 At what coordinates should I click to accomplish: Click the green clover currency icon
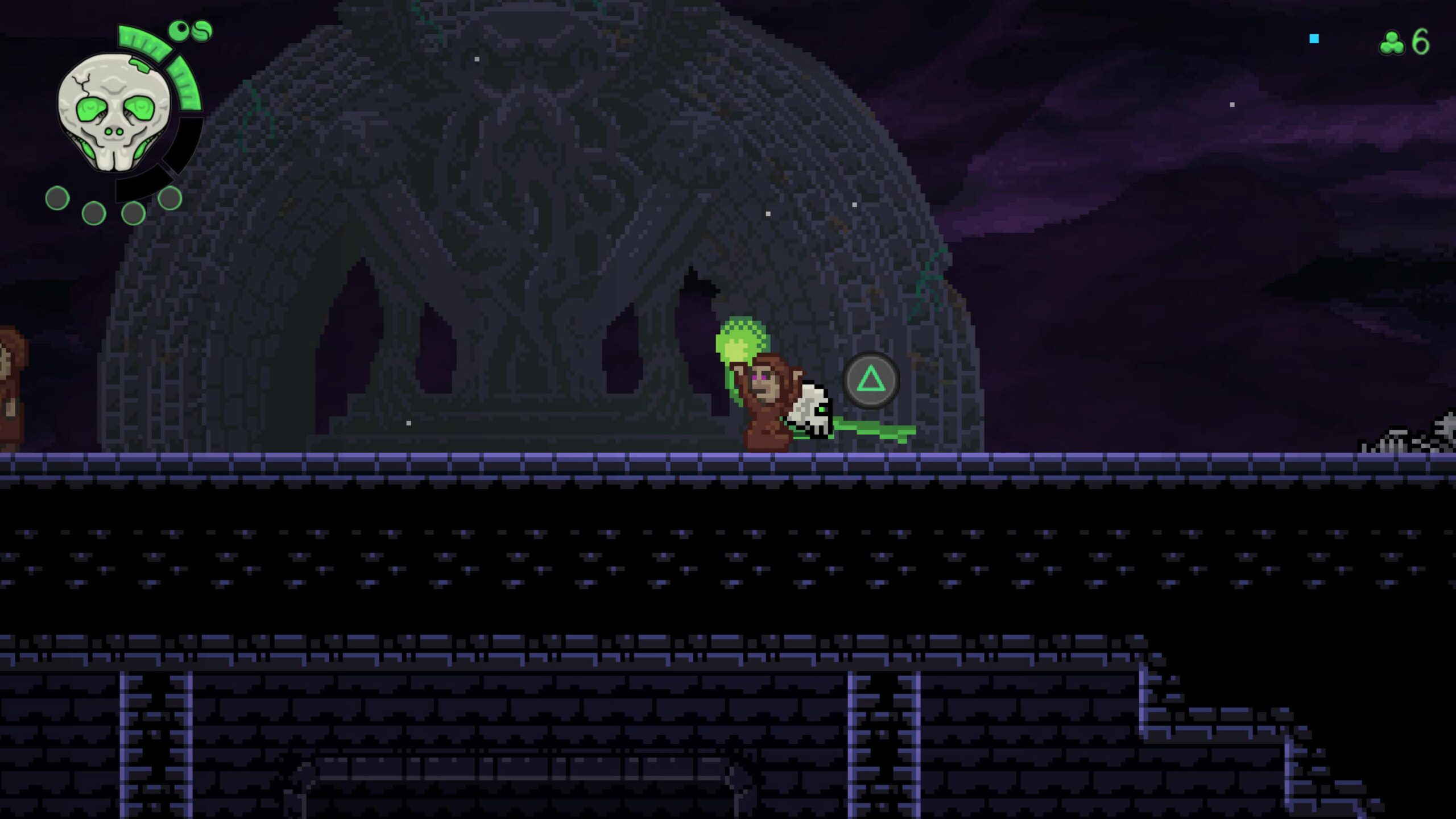(1392, 43)
